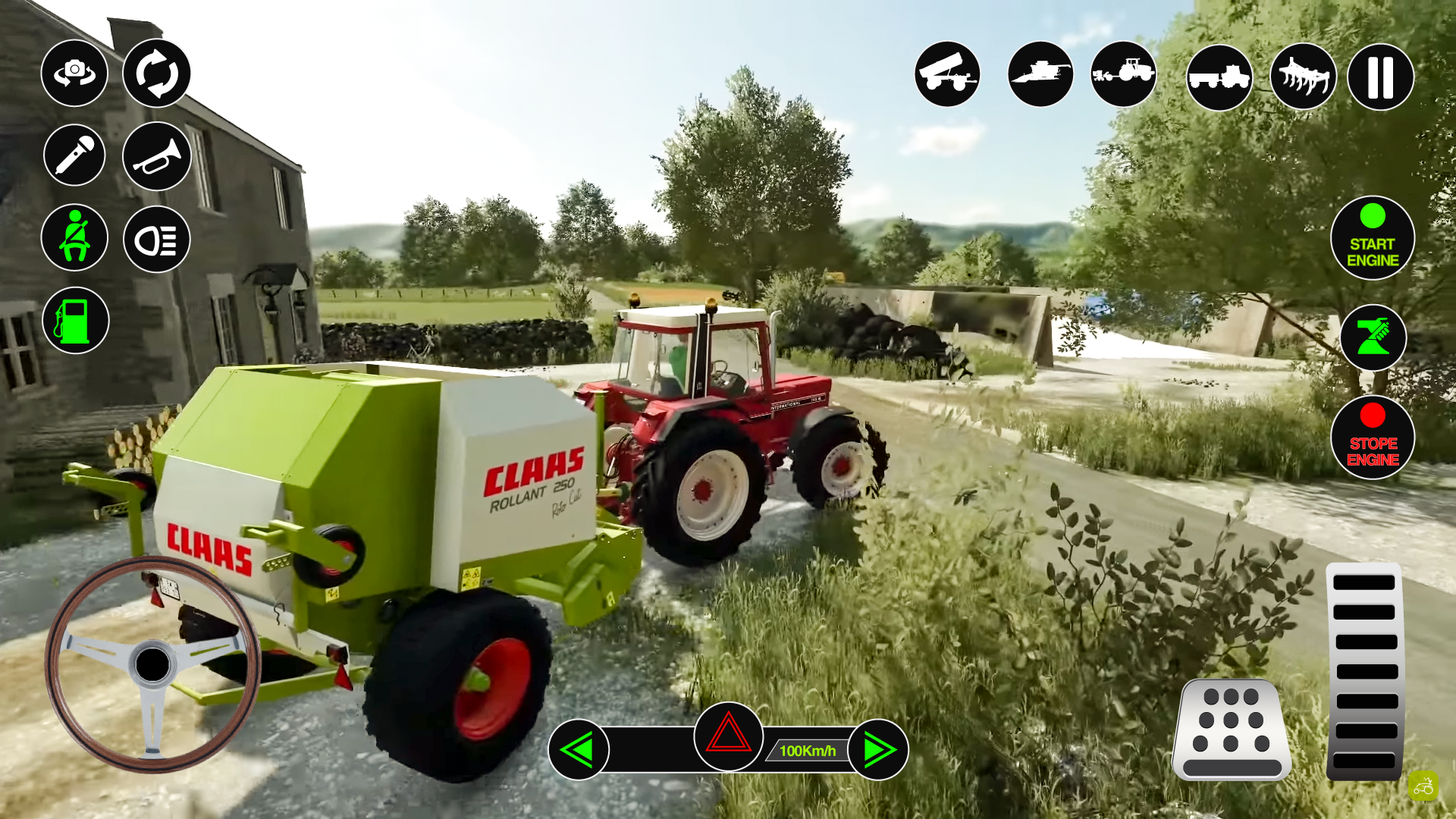Switch camera view with the camera icon
The width and height of the screenshot is (1456, 819).
tap(74, 73)
